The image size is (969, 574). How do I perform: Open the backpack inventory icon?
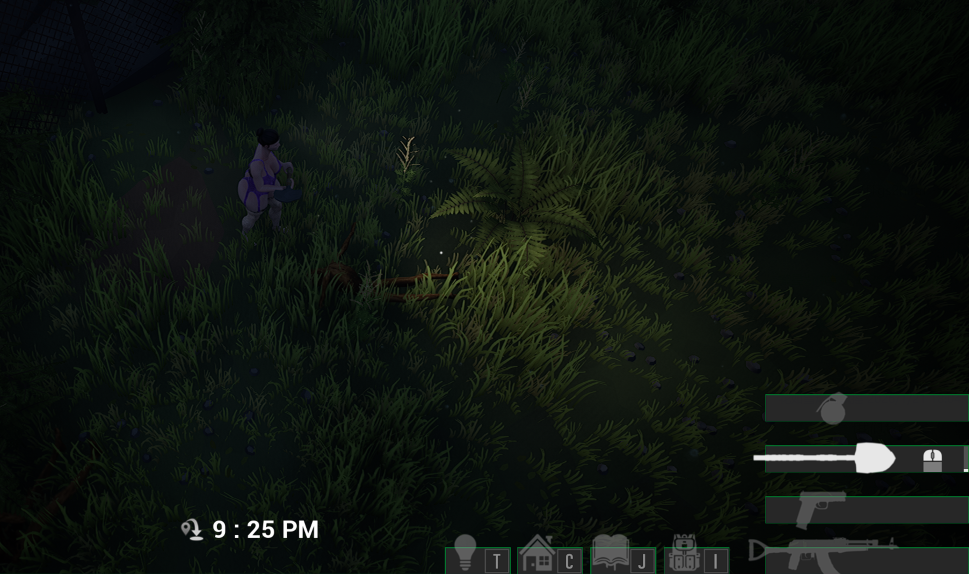click(x=683, y=553)
